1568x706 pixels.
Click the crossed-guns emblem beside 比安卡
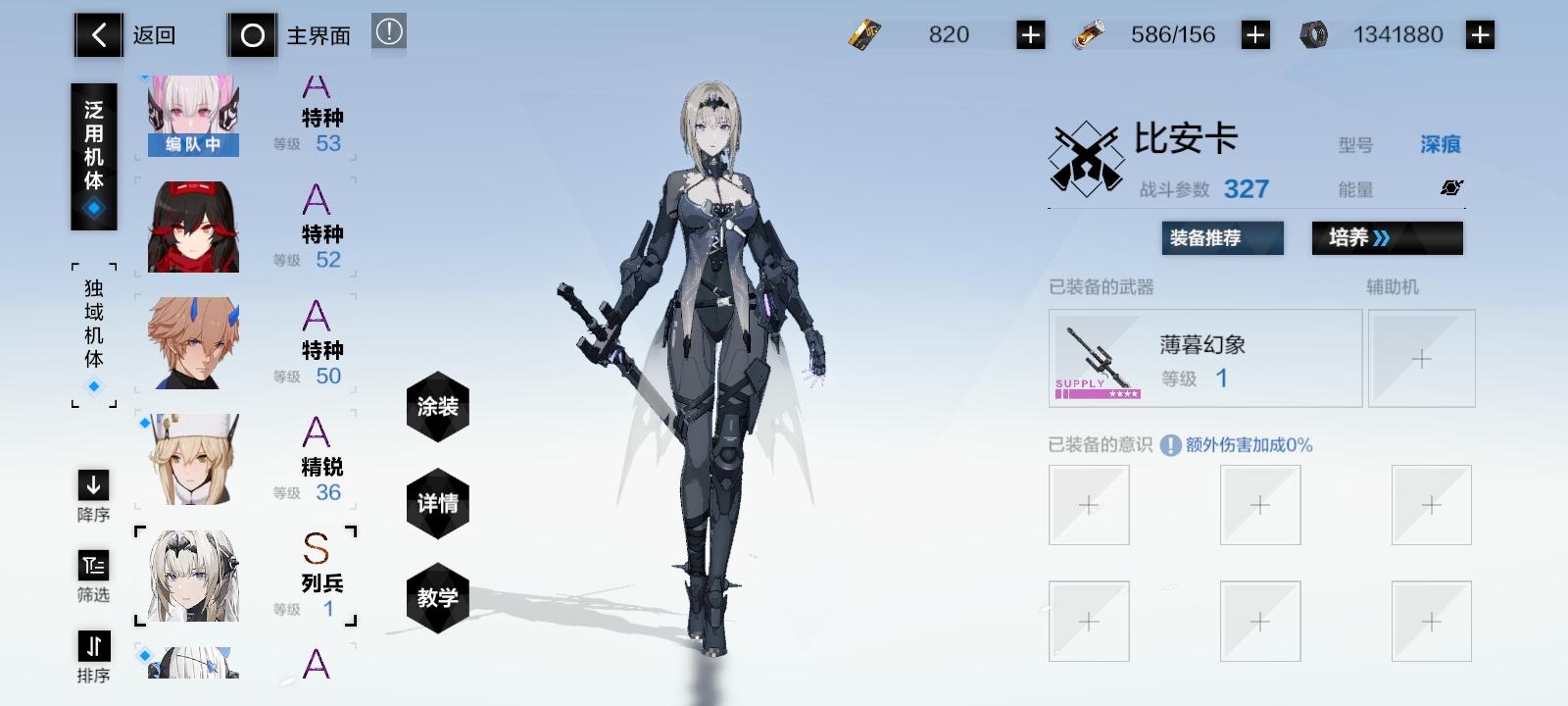pos(1088,155)
